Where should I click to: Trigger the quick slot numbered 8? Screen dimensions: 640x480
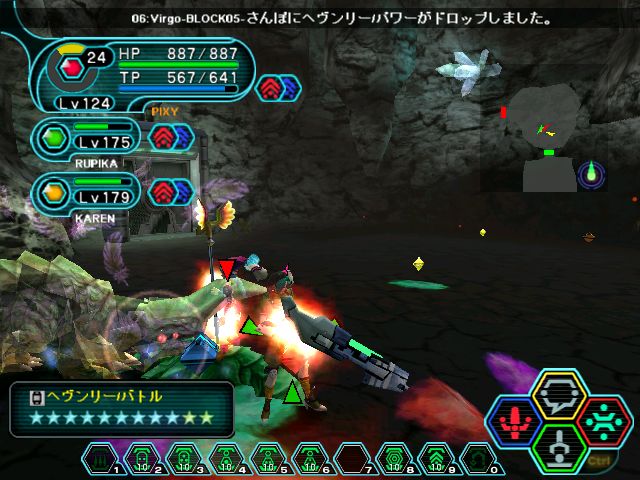click(x=394, y=459)
